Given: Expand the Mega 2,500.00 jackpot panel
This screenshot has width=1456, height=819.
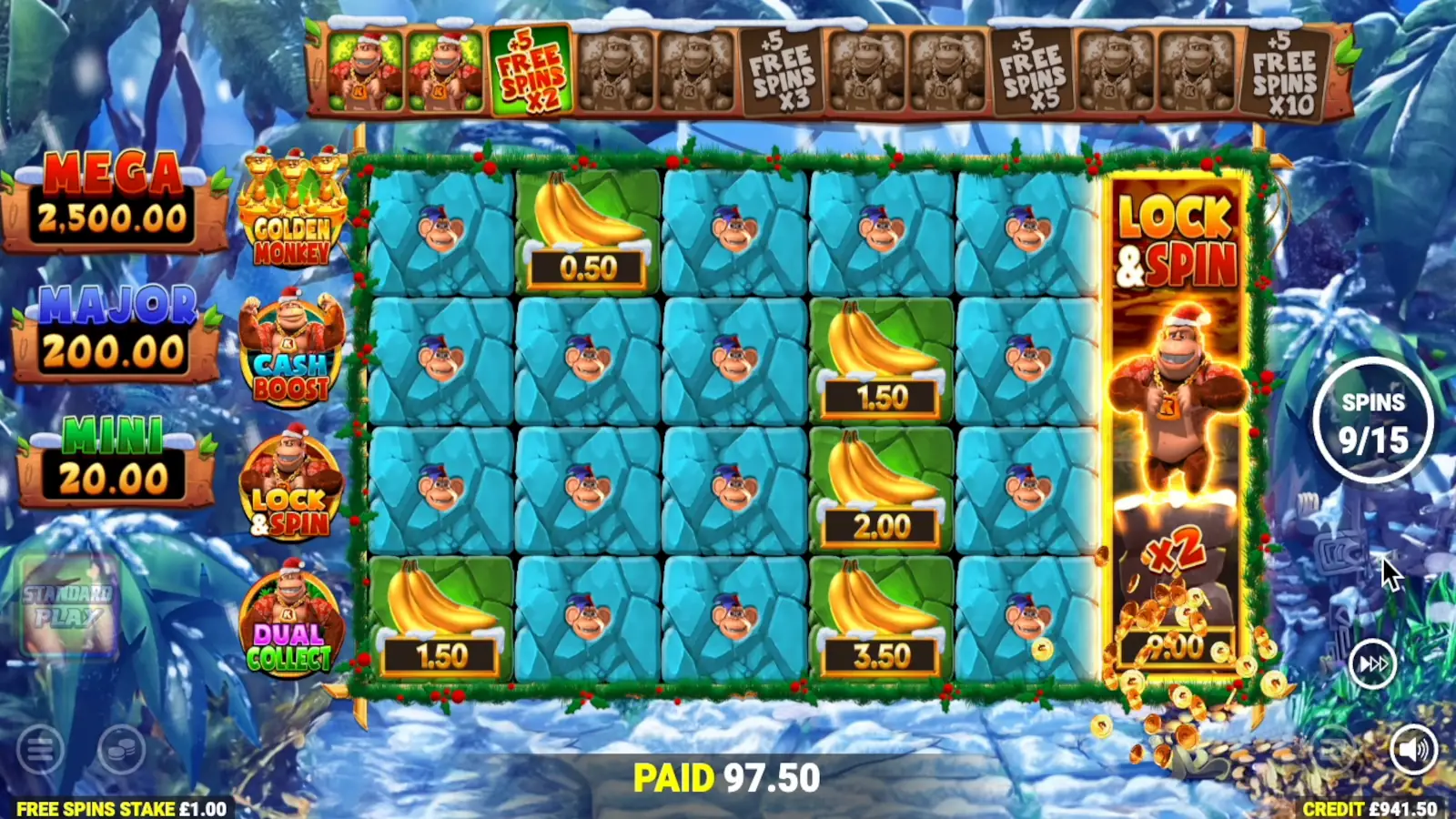Looking at the screenshot, I should coord(111,197).
